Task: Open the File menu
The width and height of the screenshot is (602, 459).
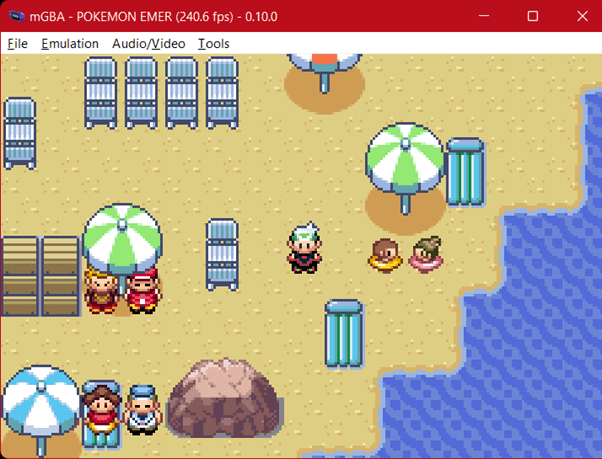Action: click(x=17, y=44)
